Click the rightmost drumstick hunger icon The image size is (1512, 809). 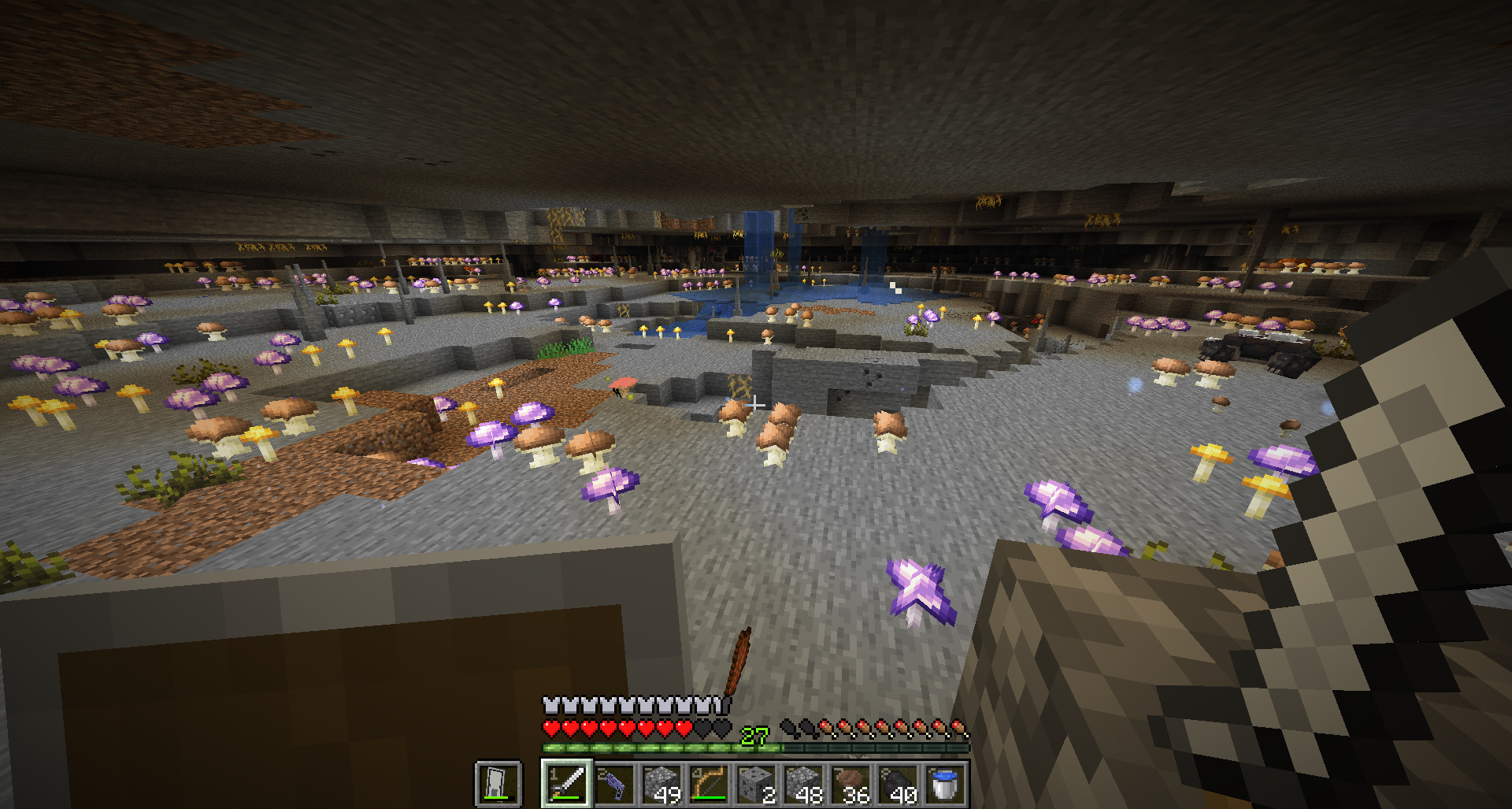(x=958, y=727)
